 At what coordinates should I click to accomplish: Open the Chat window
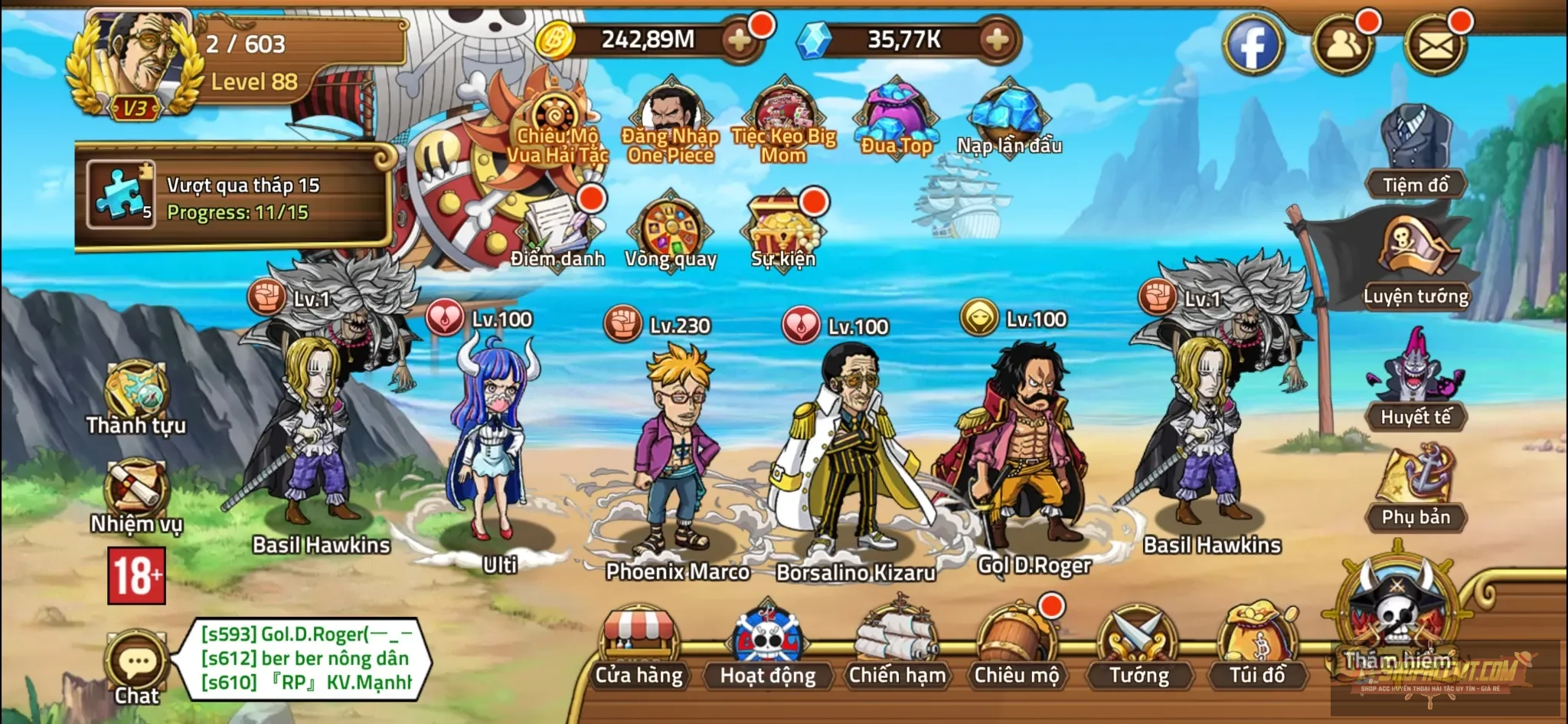137,667
